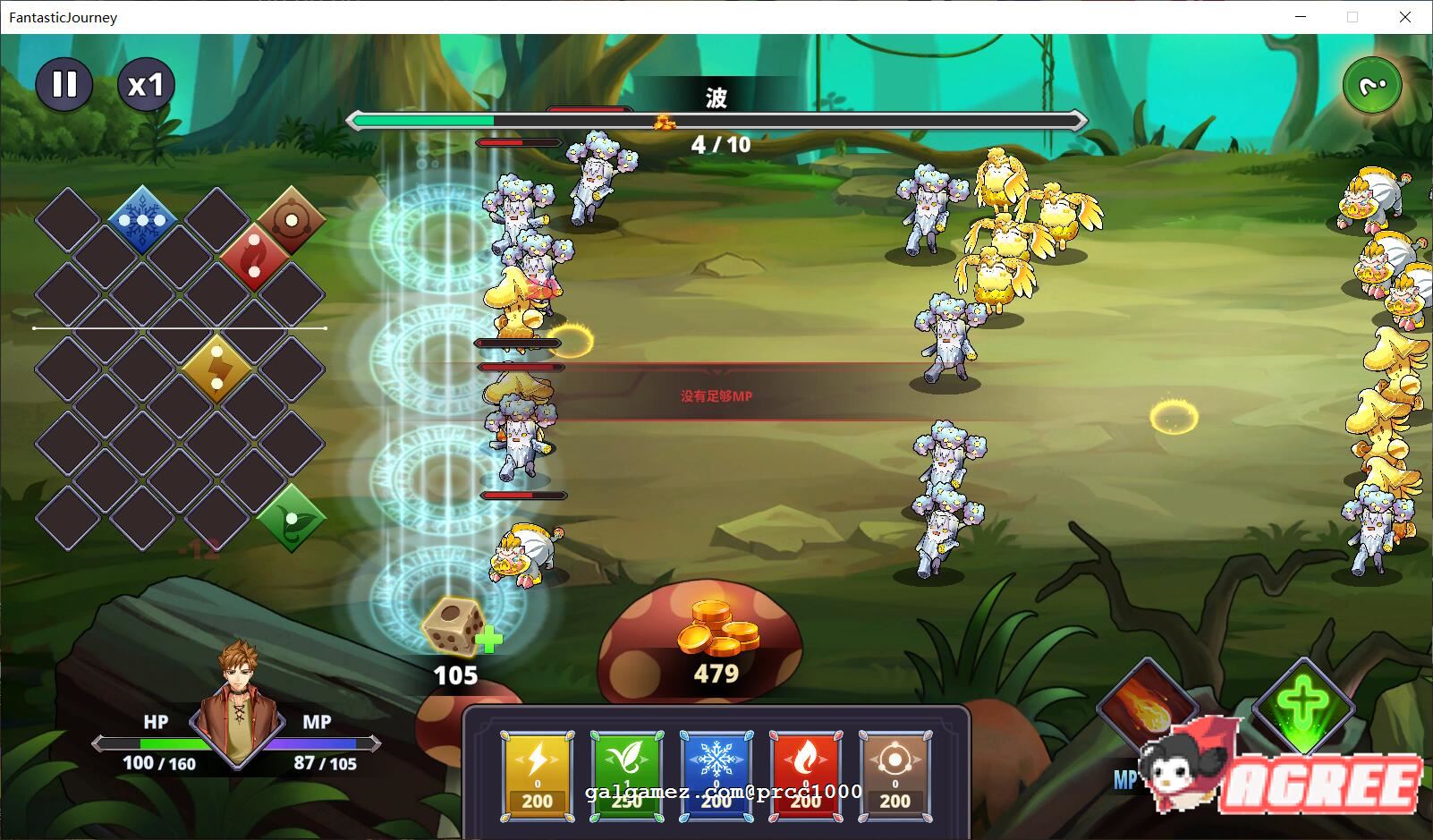This screenshot has height=840, width=1433.
Task: Select the red fire tile on grid
Action: [254, 255]
